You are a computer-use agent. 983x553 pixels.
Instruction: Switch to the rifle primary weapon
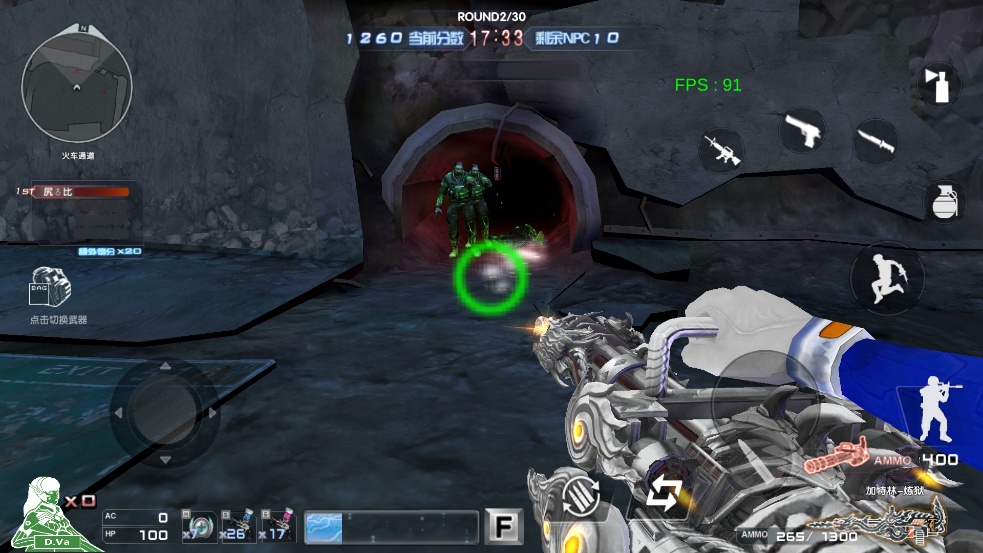click(x=720, y=150)
